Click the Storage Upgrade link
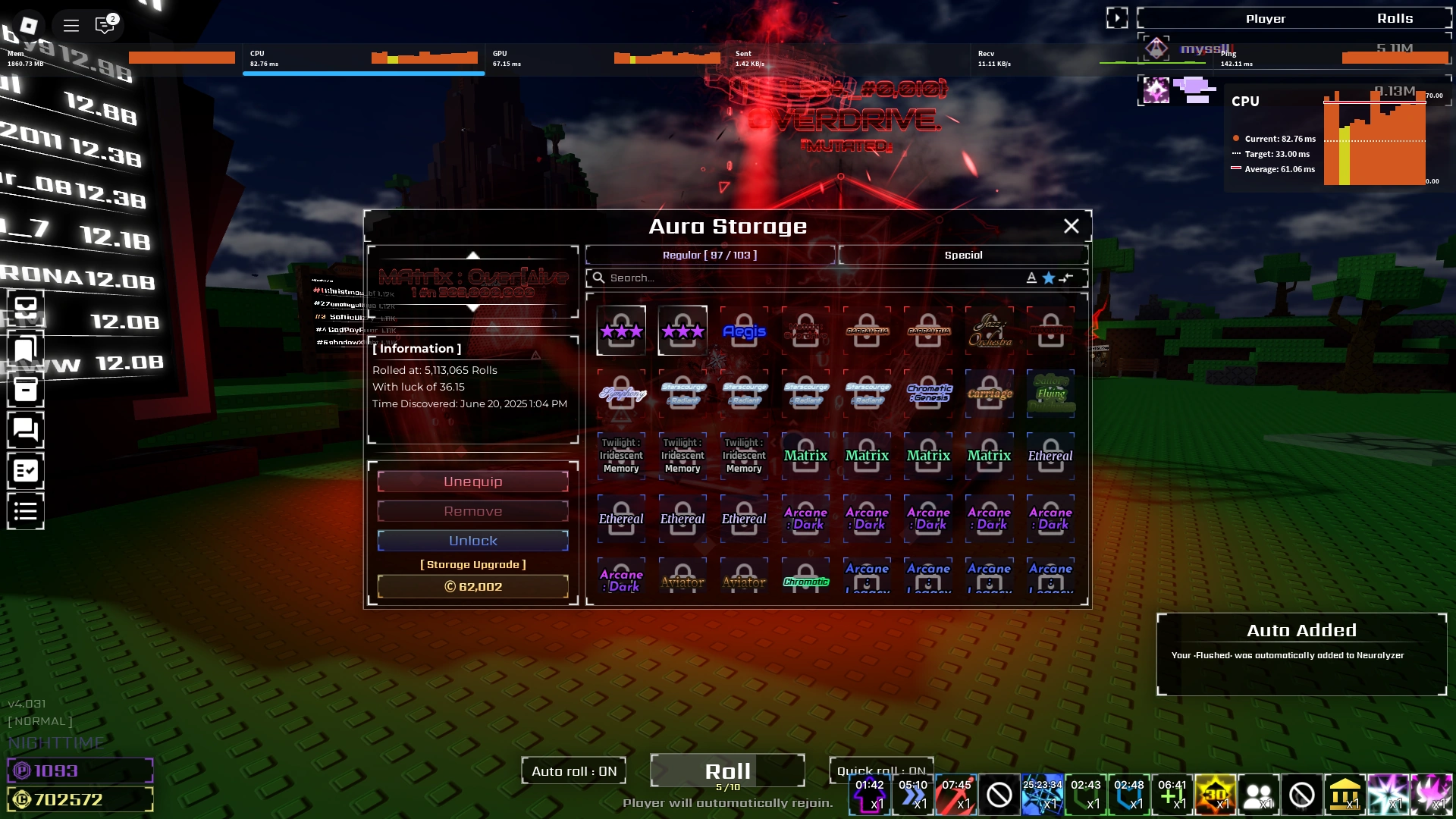Image resolution: width=1456 pixels, height=819 pixels. tap(472, 563)
